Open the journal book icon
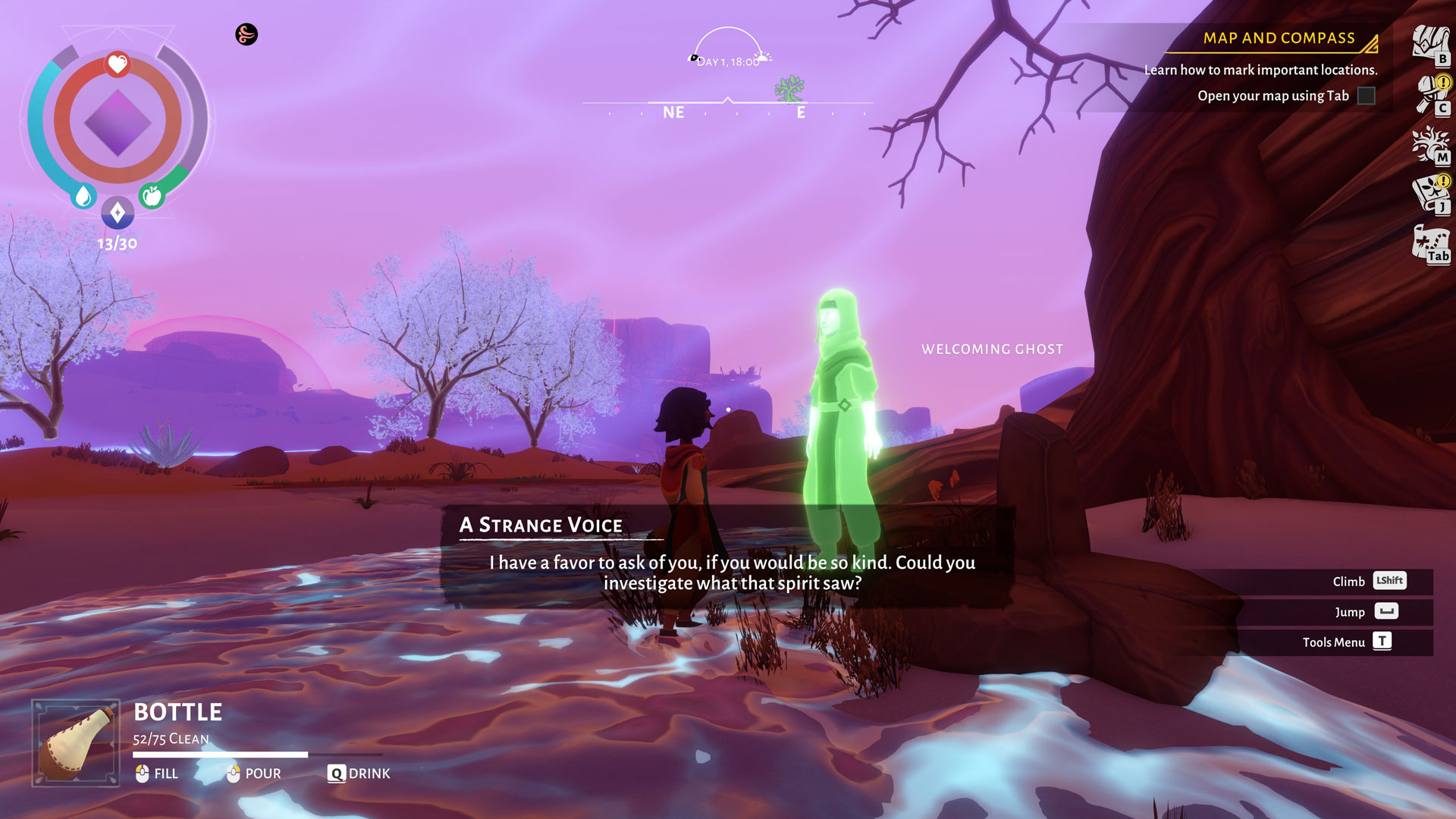Viewport: 1456px width, 819px height. click(x=1429, y=193)
